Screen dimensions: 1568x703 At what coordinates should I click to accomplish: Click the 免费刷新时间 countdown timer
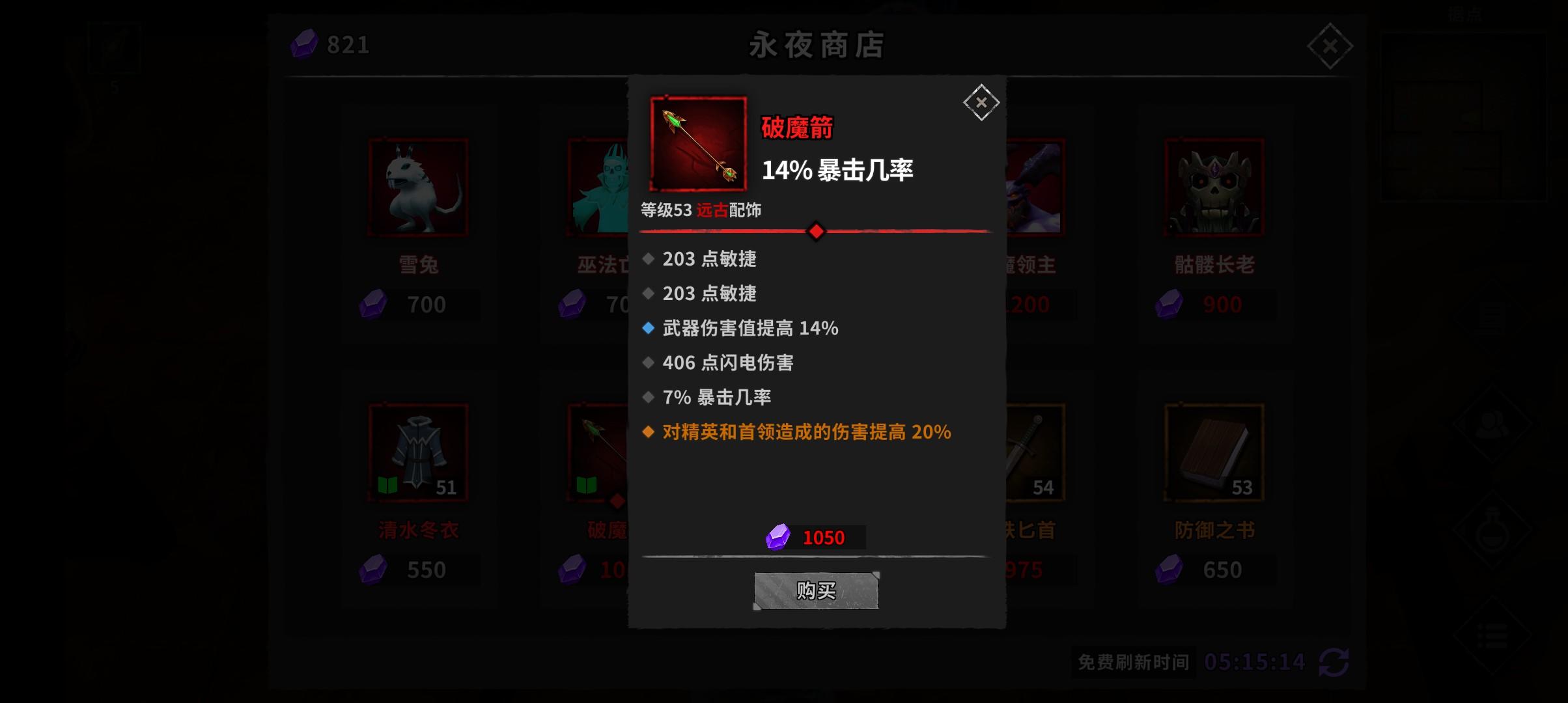(x=1133, y=662)
